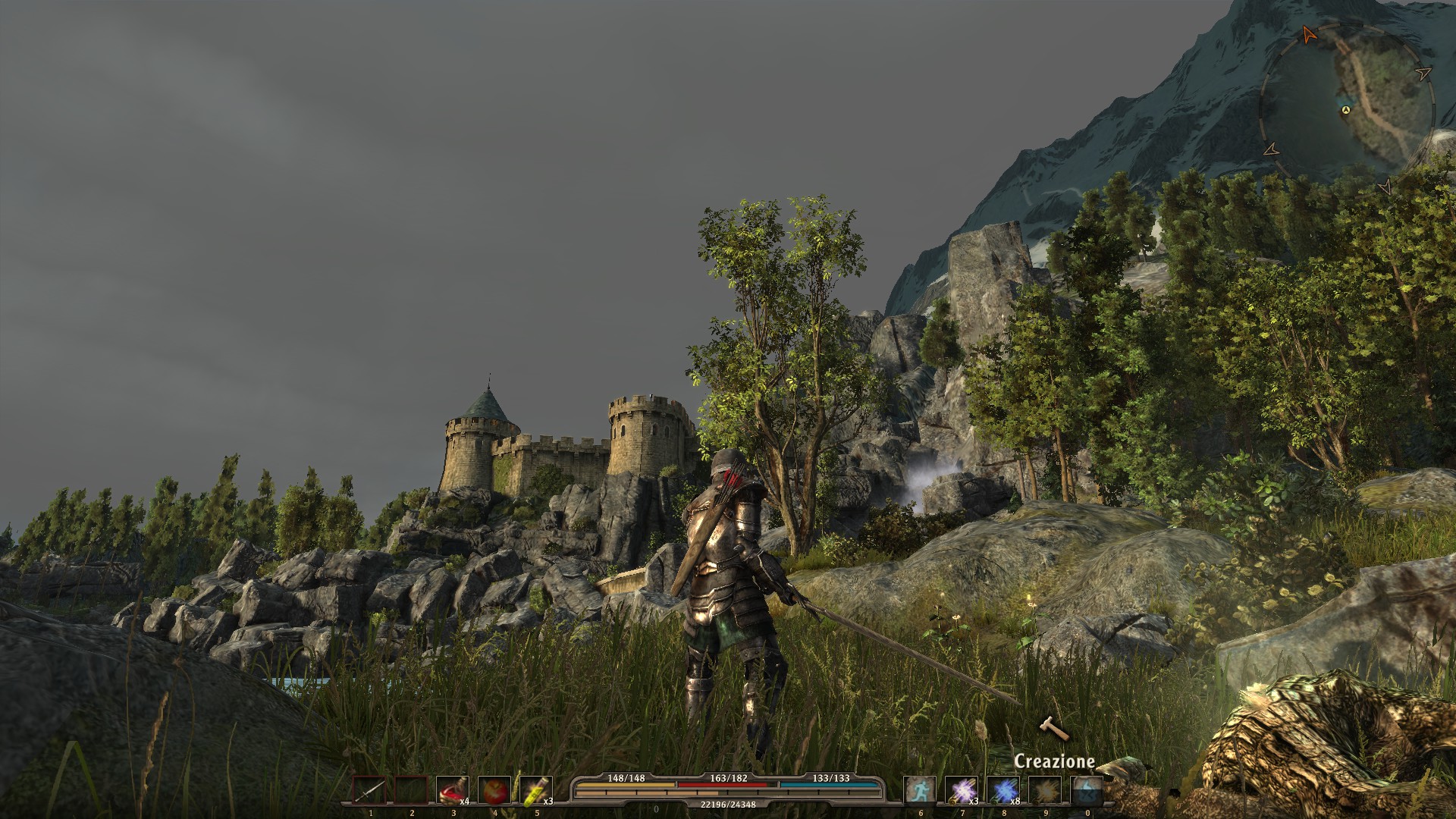Click the health bar showing 163/182
Image resolution: width=1456 pixels, height=819 pixels.
[728, 786]
